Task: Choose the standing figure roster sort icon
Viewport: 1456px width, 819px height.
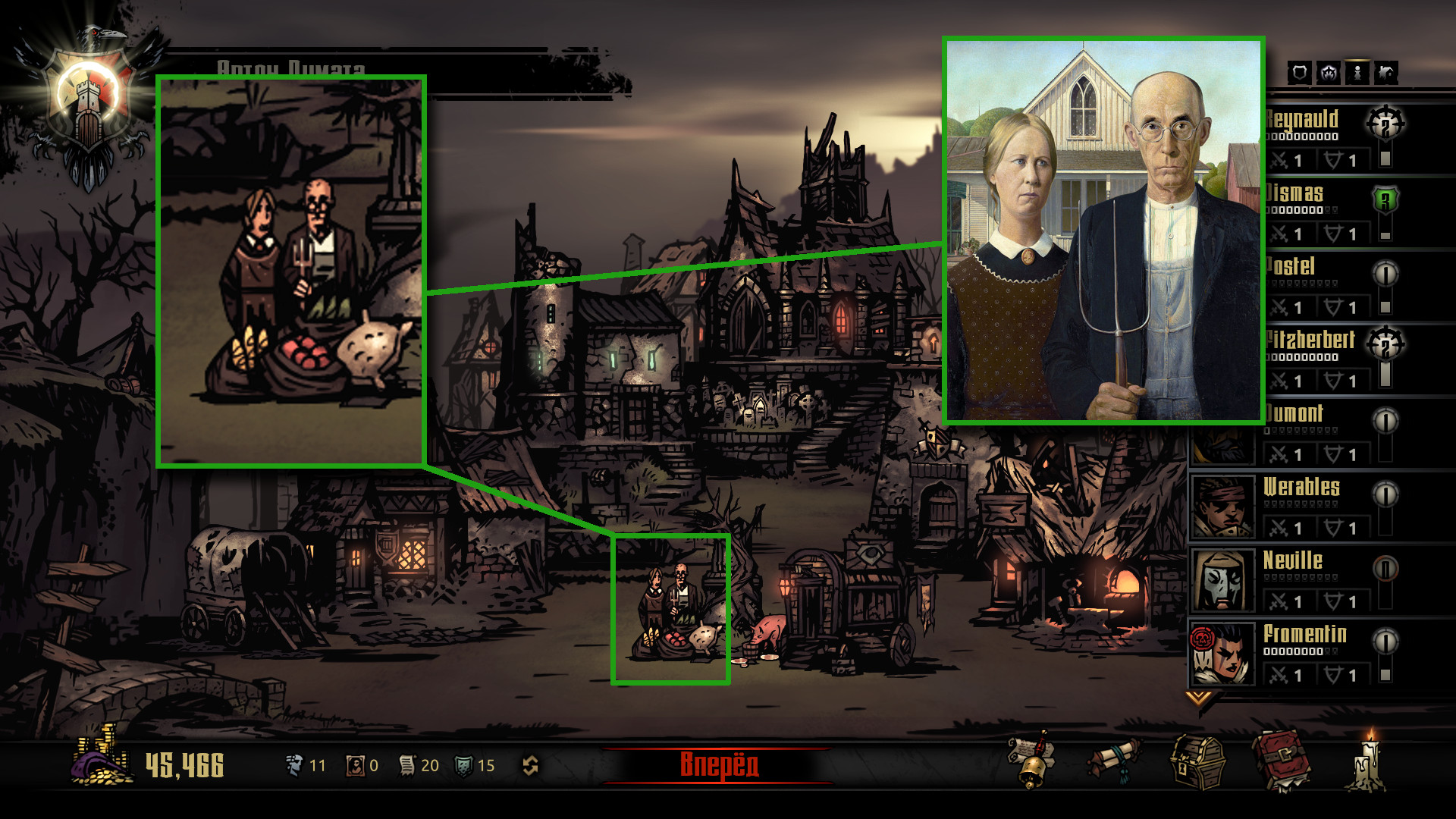Action: [1357, 73]
